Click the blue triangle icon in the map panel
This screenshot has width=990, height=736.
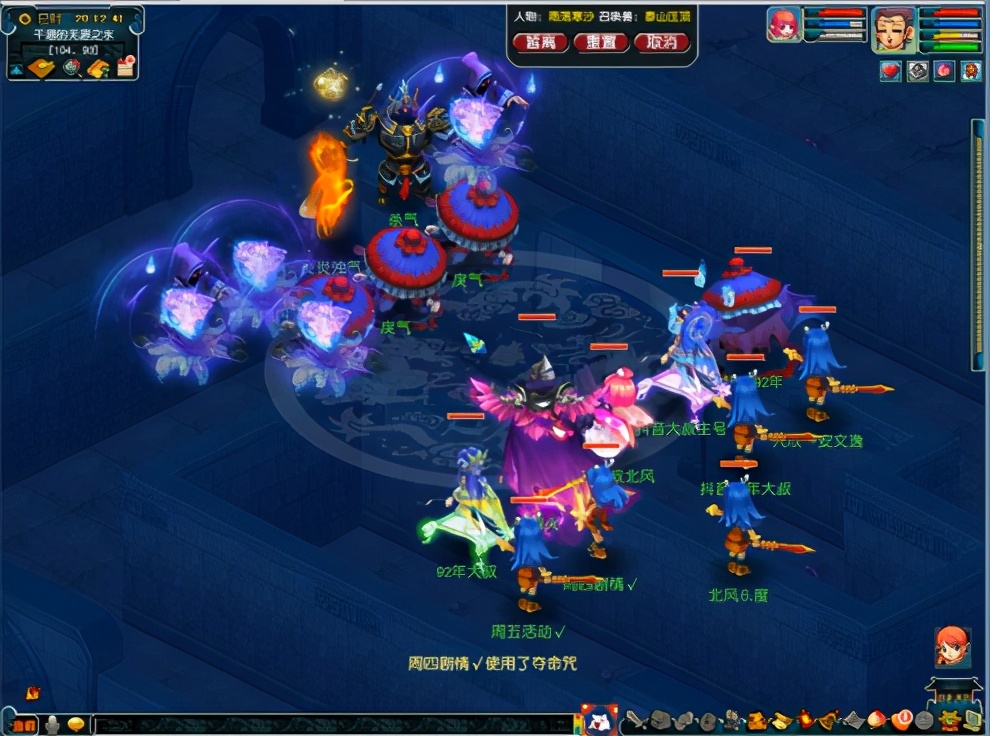pos(18,69)
